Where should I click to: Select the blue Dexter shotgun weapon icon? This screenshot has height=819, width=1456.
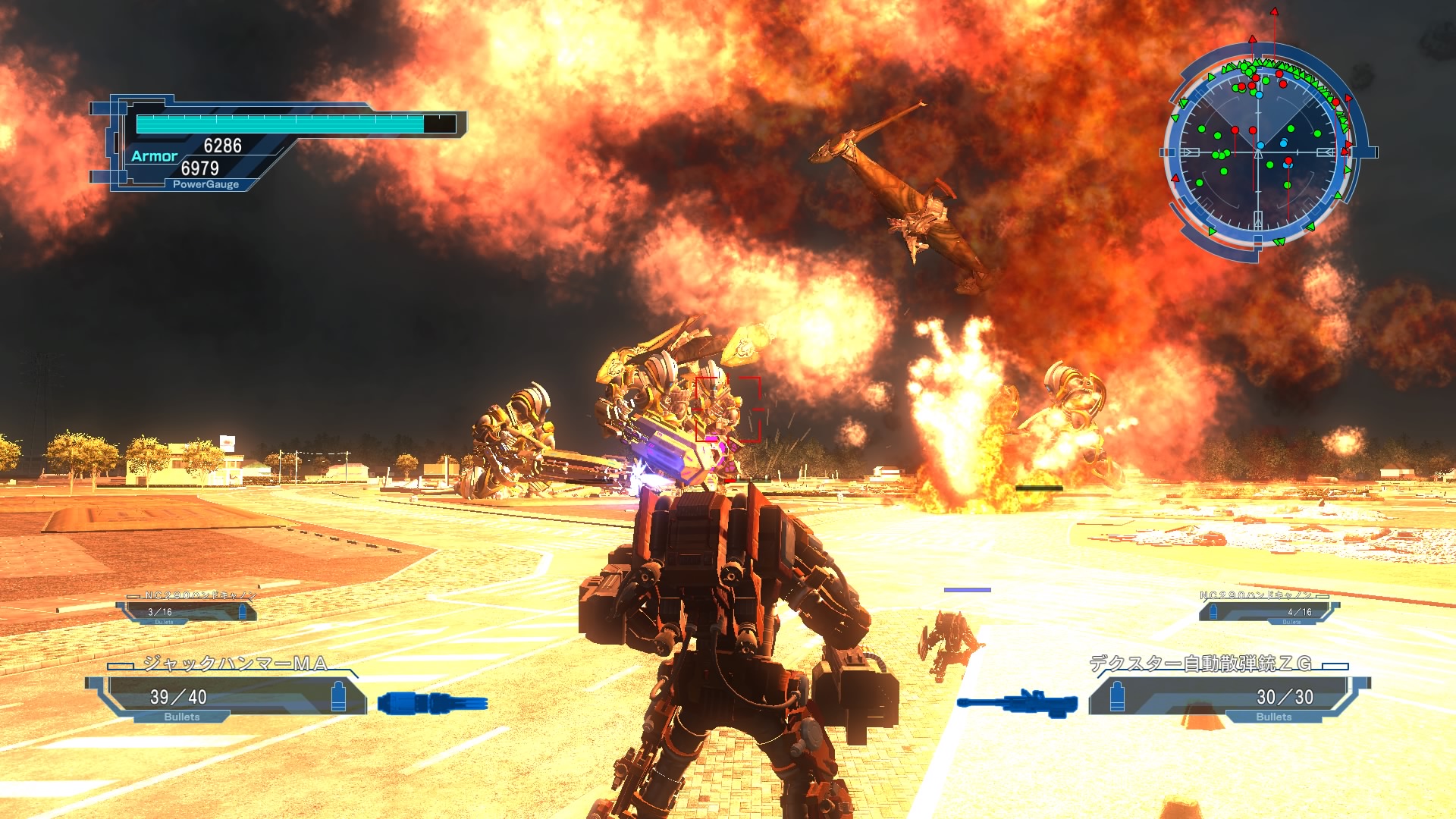(1018, 703)
